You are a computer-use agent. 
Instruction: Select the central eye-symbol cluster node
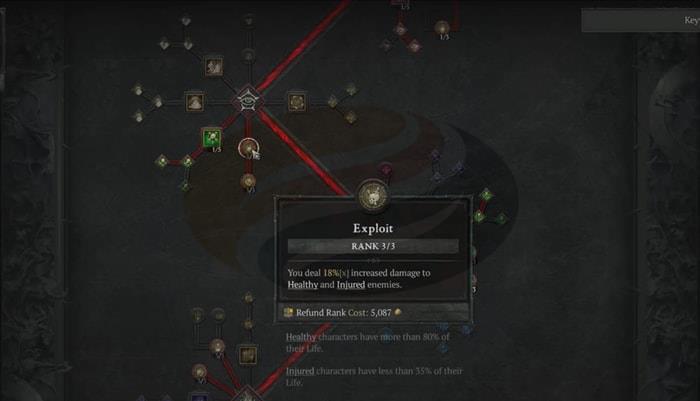click(246, 100)
